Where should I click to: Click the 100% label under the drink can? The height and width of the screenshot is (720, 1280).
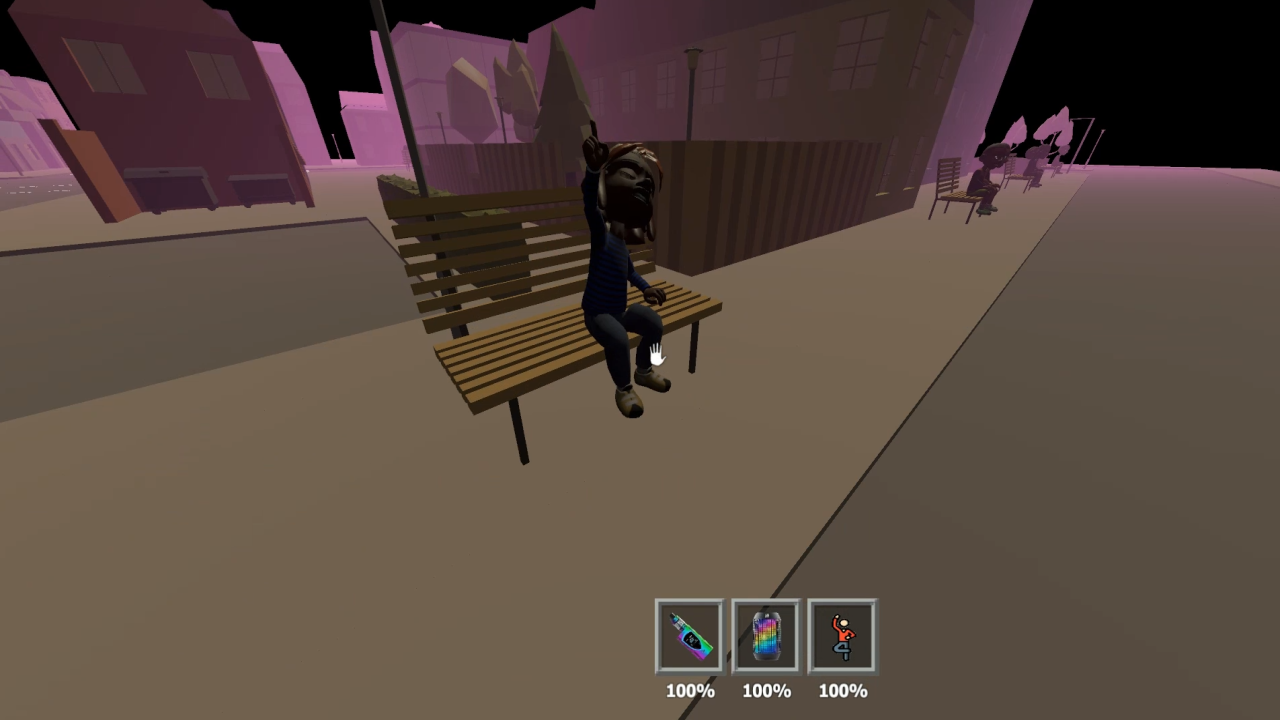765,690
